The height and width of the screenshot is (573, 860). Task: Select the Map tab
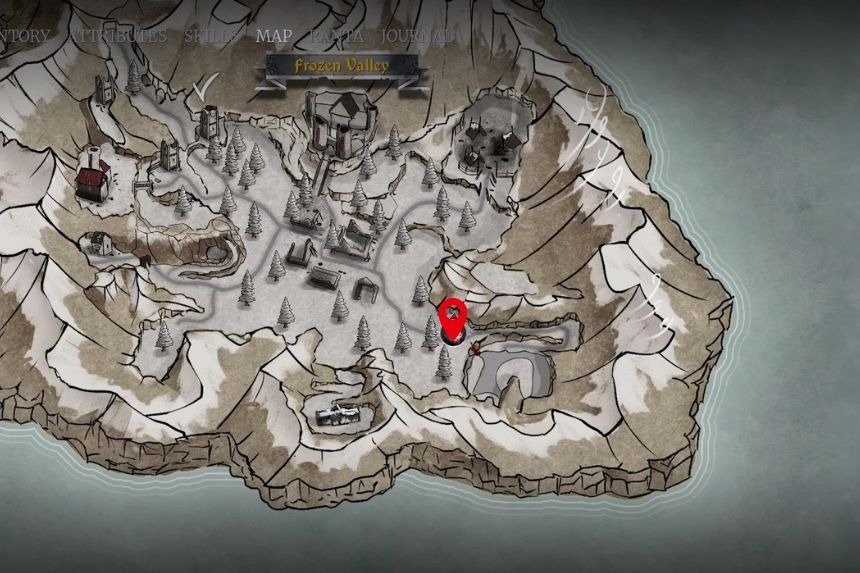click(274, 36)
